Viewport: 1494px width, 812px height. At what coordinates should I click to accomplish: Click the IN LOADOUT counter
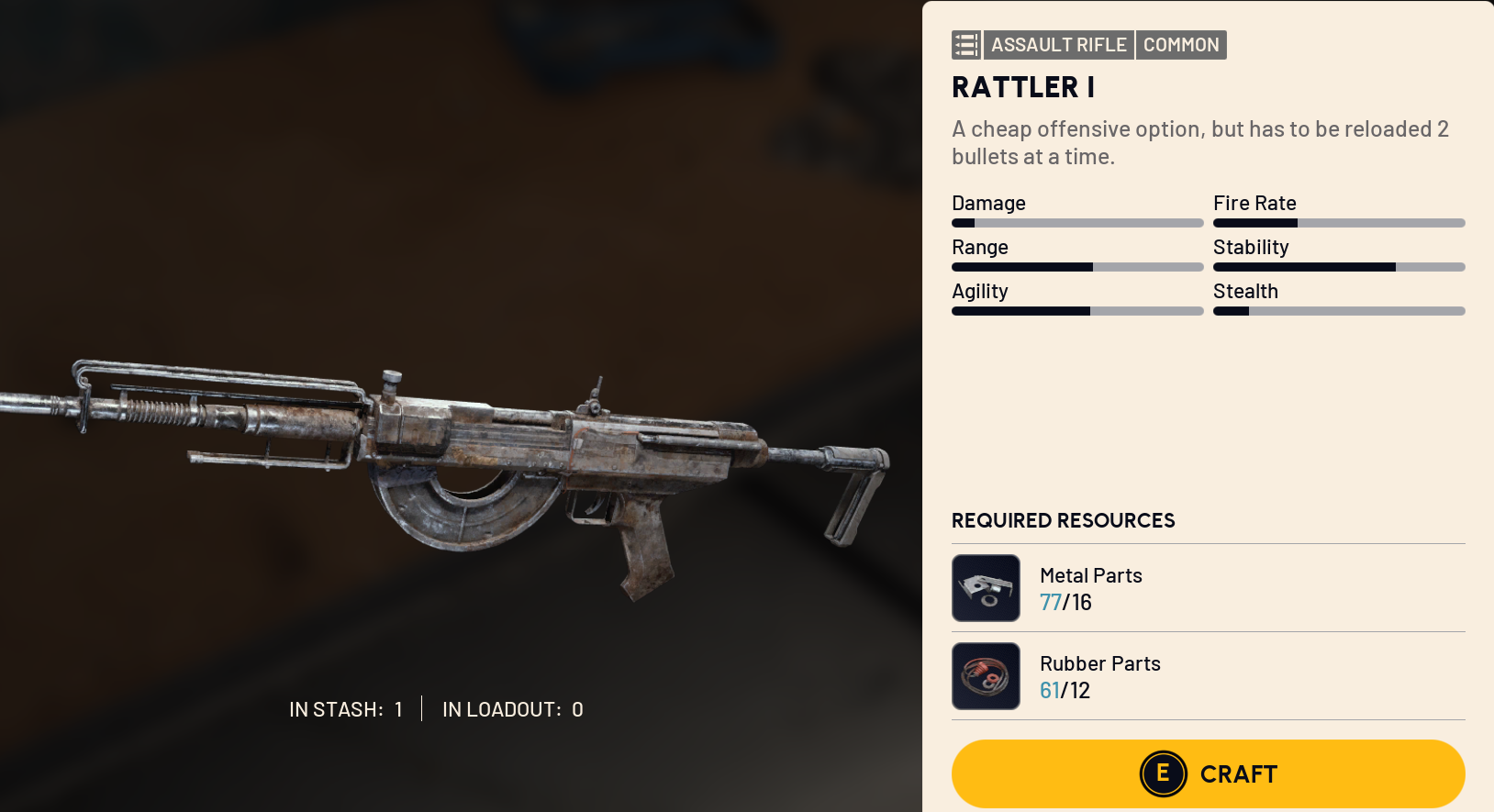pos(511,708)
